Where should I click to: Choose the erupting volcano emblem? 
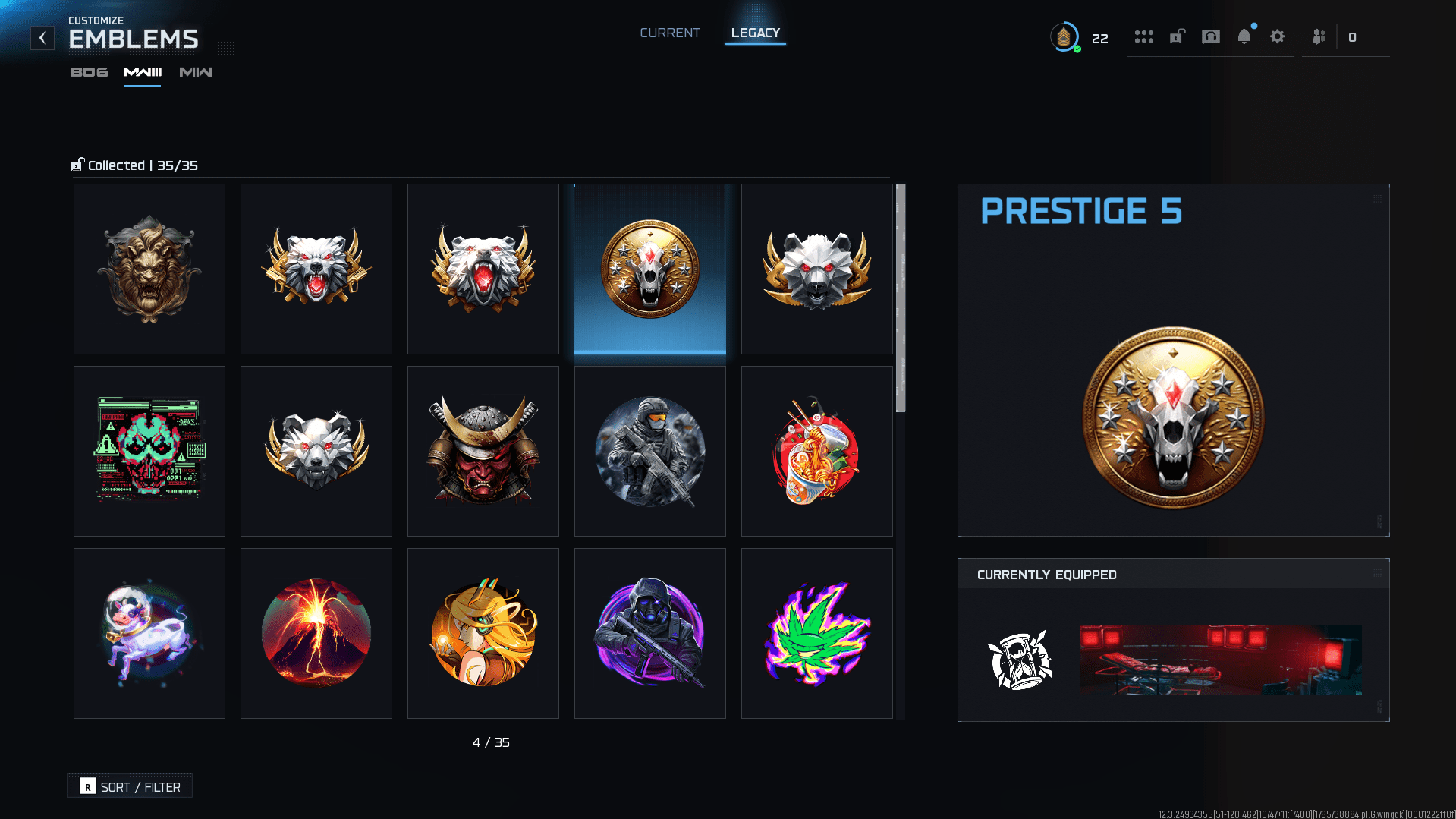[x=316, y=633]
